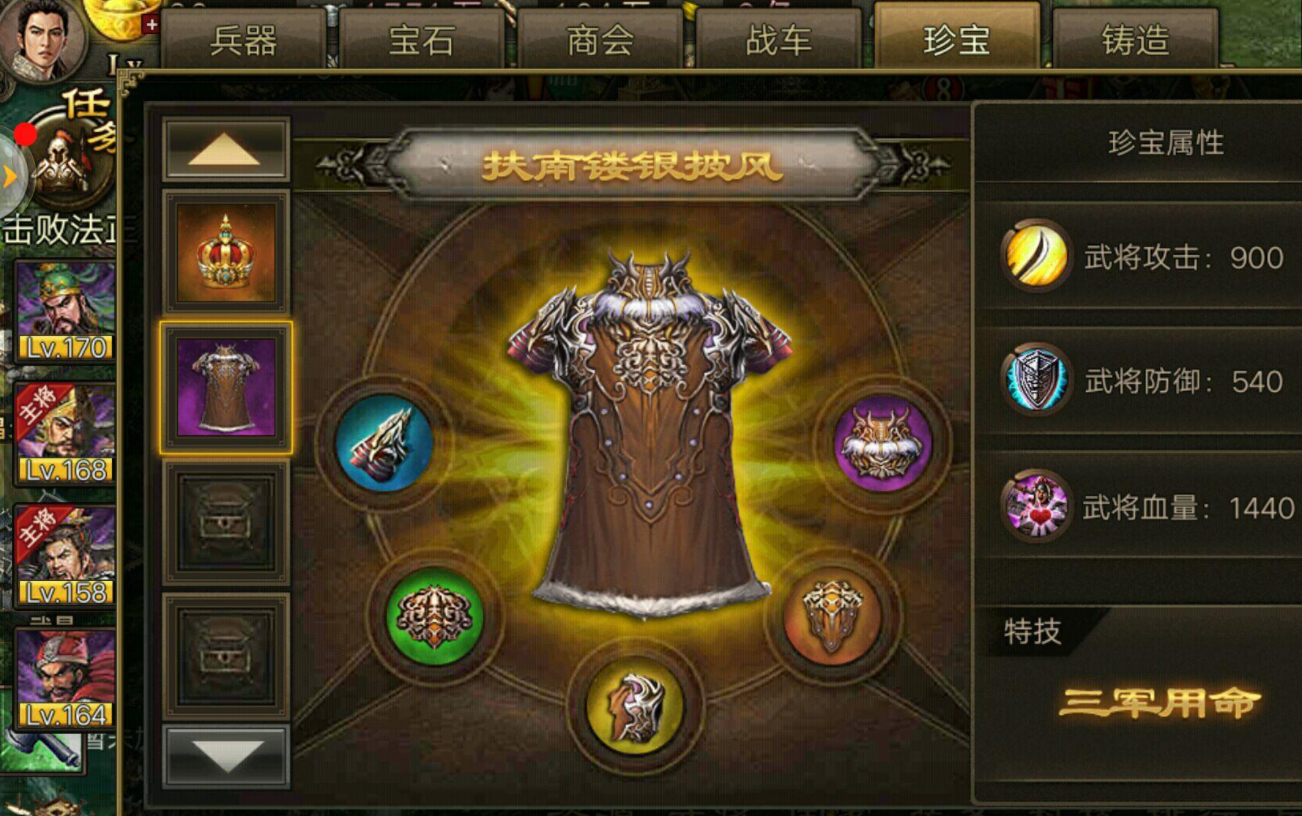Click the 武将血量 health attribute icon
1302x816 pixels.
click(1035, 508)
